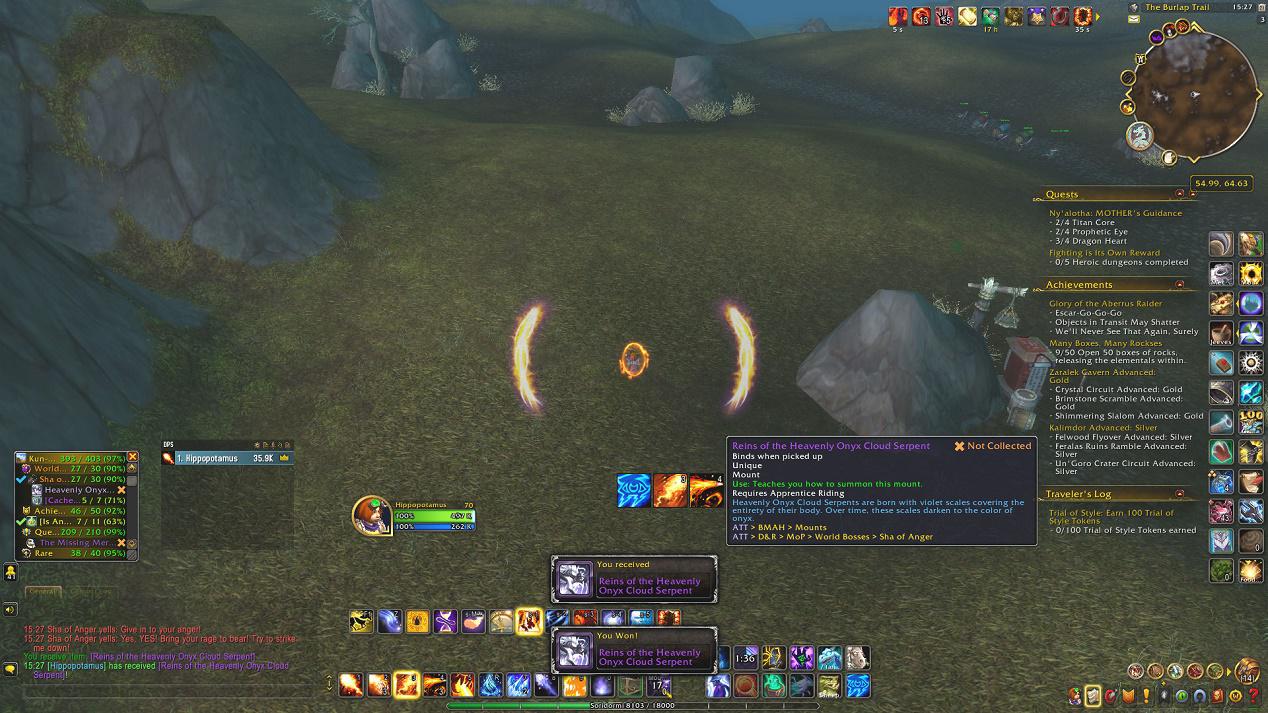The width and height of the screenshot is (1268, 713).
Task: Toggle the chat voice speaker button
Action: (x=10, y=609)
